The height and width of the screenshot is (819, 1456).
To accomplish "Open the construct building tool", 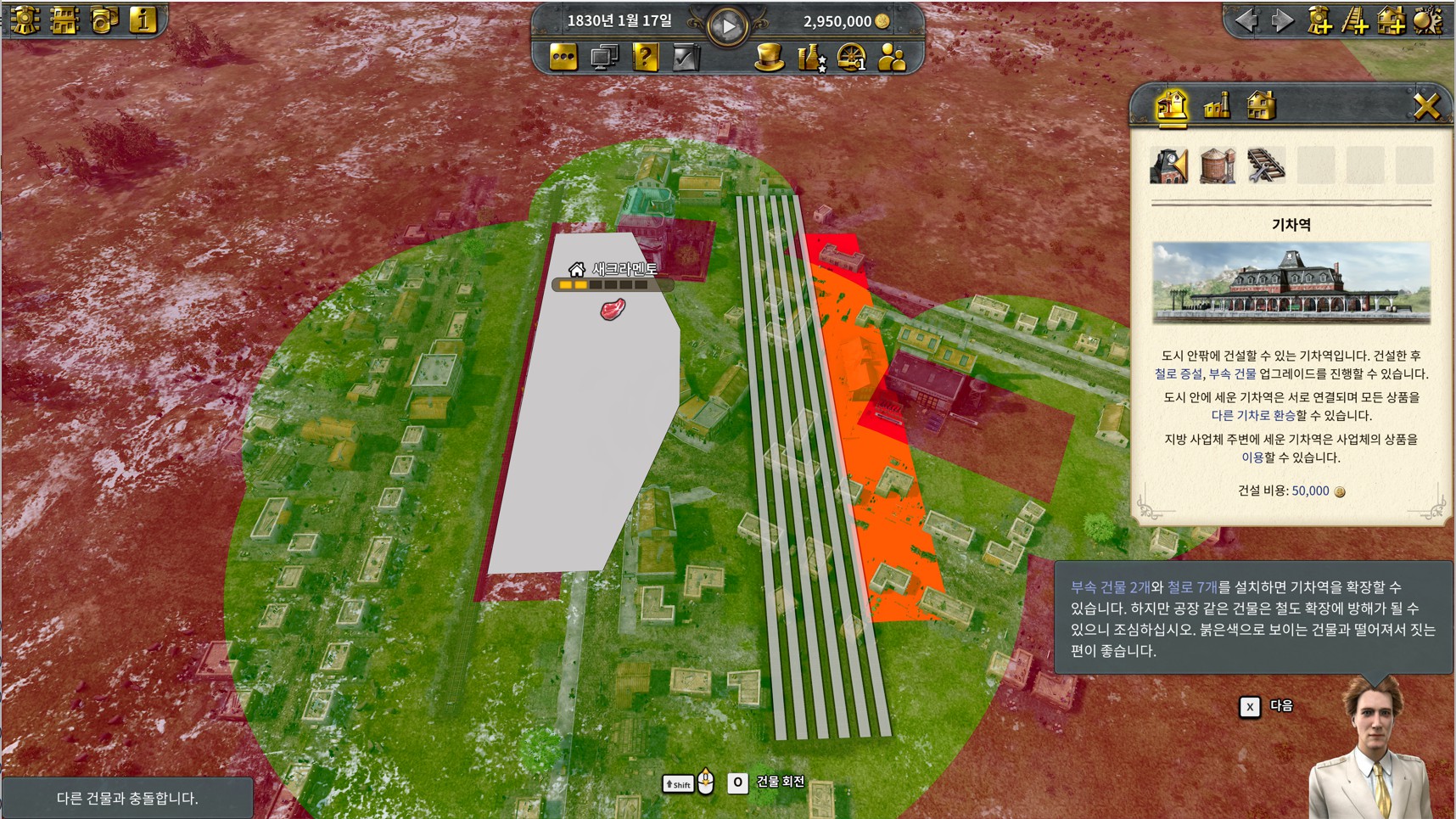I will (1391, 20).
